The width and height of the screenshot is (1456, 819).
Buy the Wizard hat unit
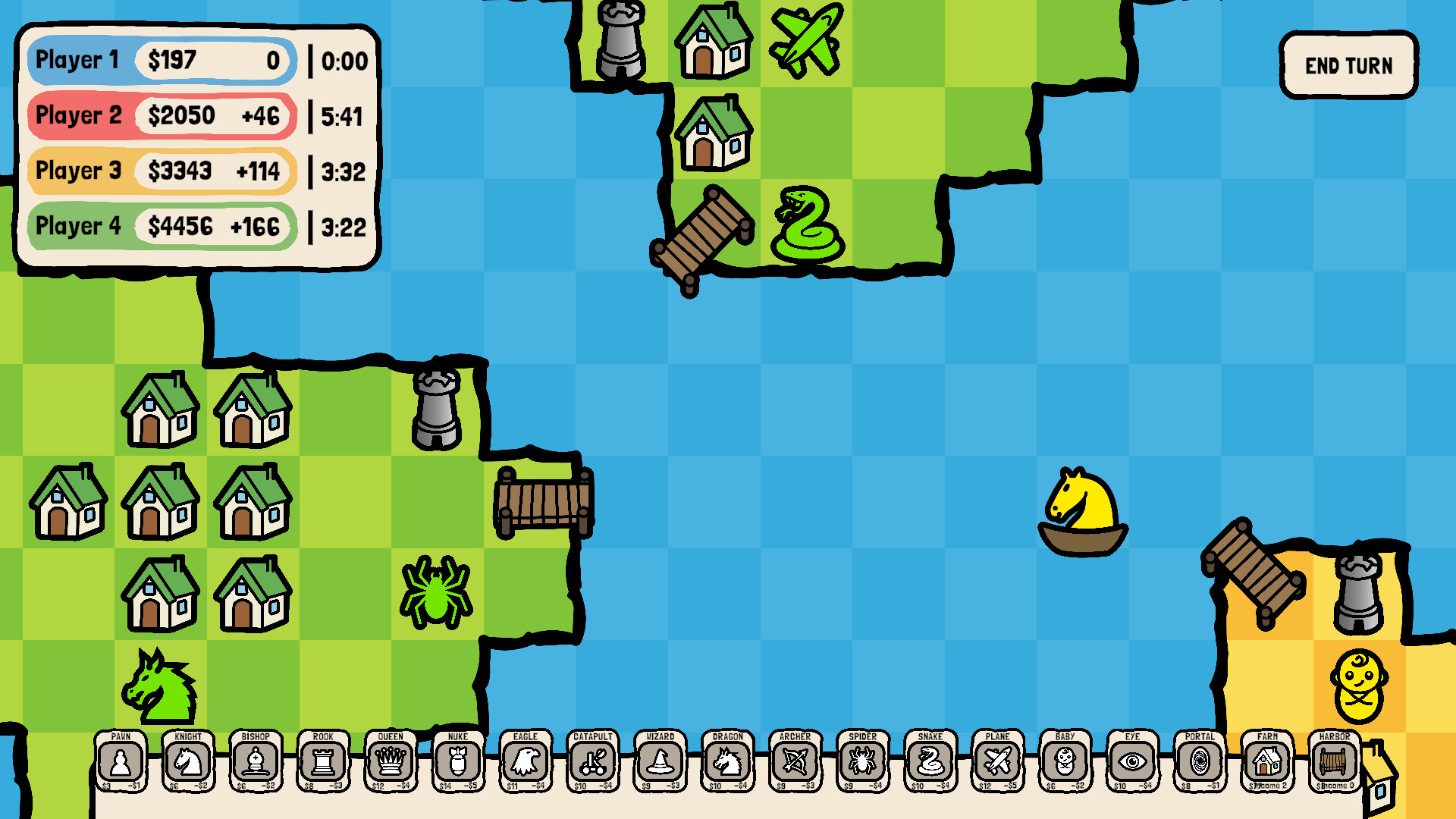point(660,764)
